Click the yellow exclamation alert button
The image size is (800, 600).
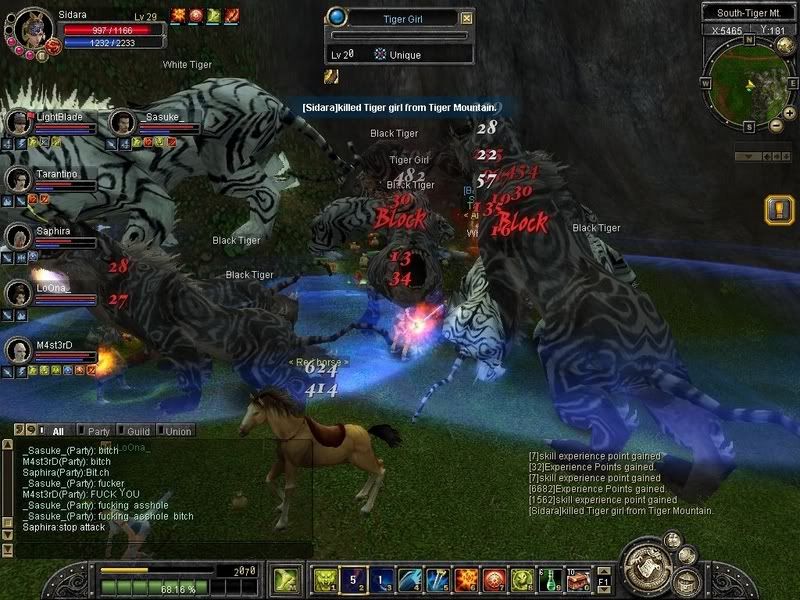click(x=779, y=210)
